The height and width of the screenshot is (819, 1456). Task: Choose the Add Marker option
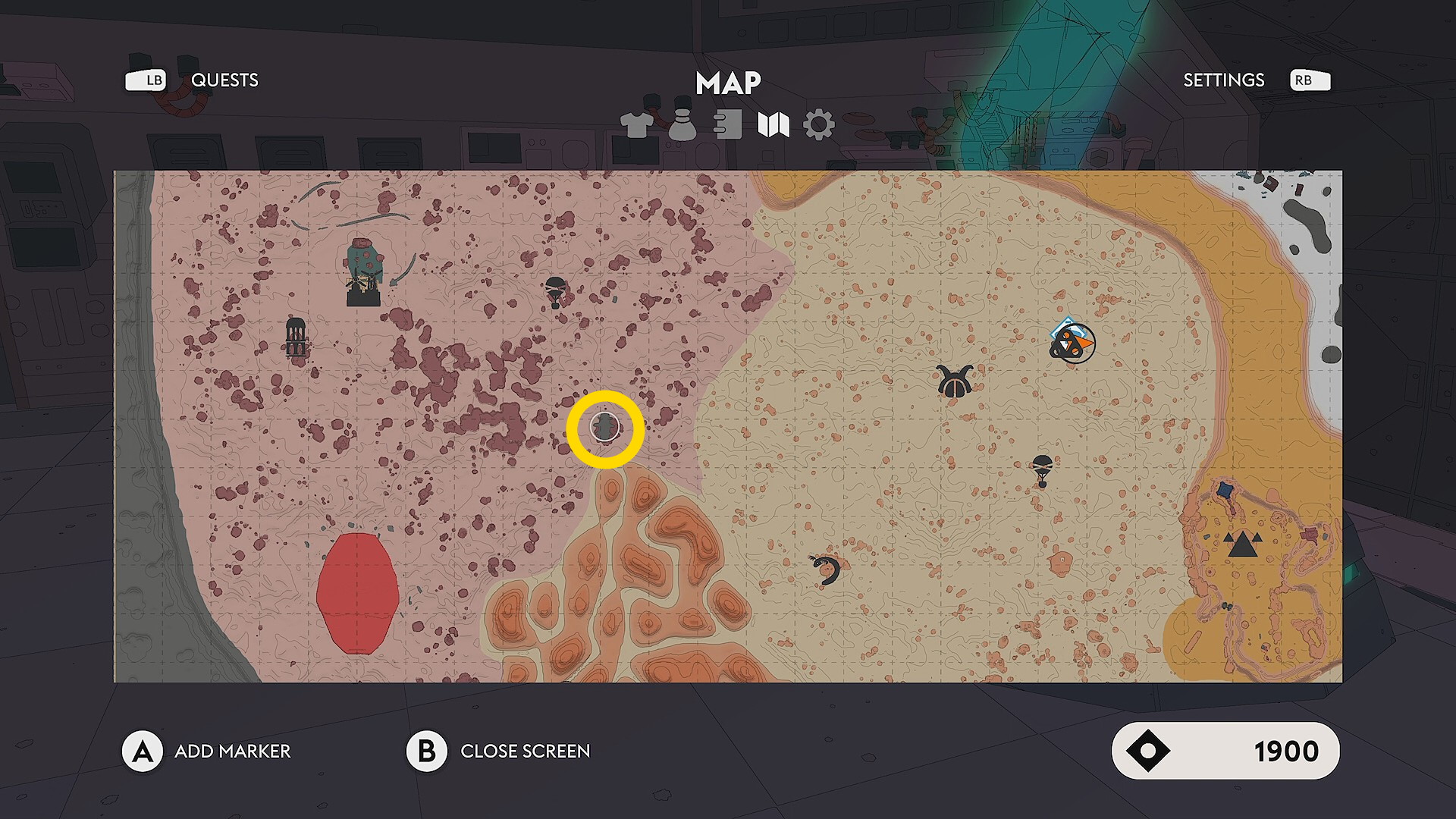click(232, 751)
